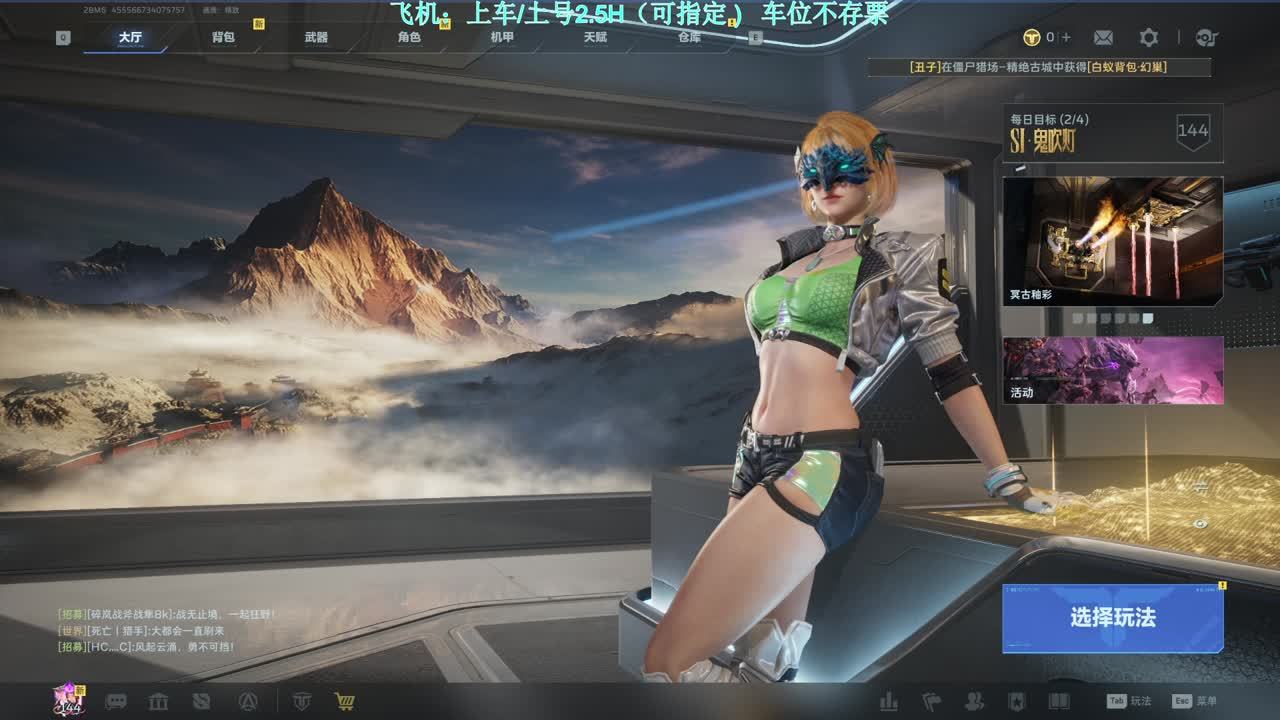The width and height of the screenshot is (1280, 720).
Task: View the 冥古釉彩 featured banner
Action: point(1113,241)
